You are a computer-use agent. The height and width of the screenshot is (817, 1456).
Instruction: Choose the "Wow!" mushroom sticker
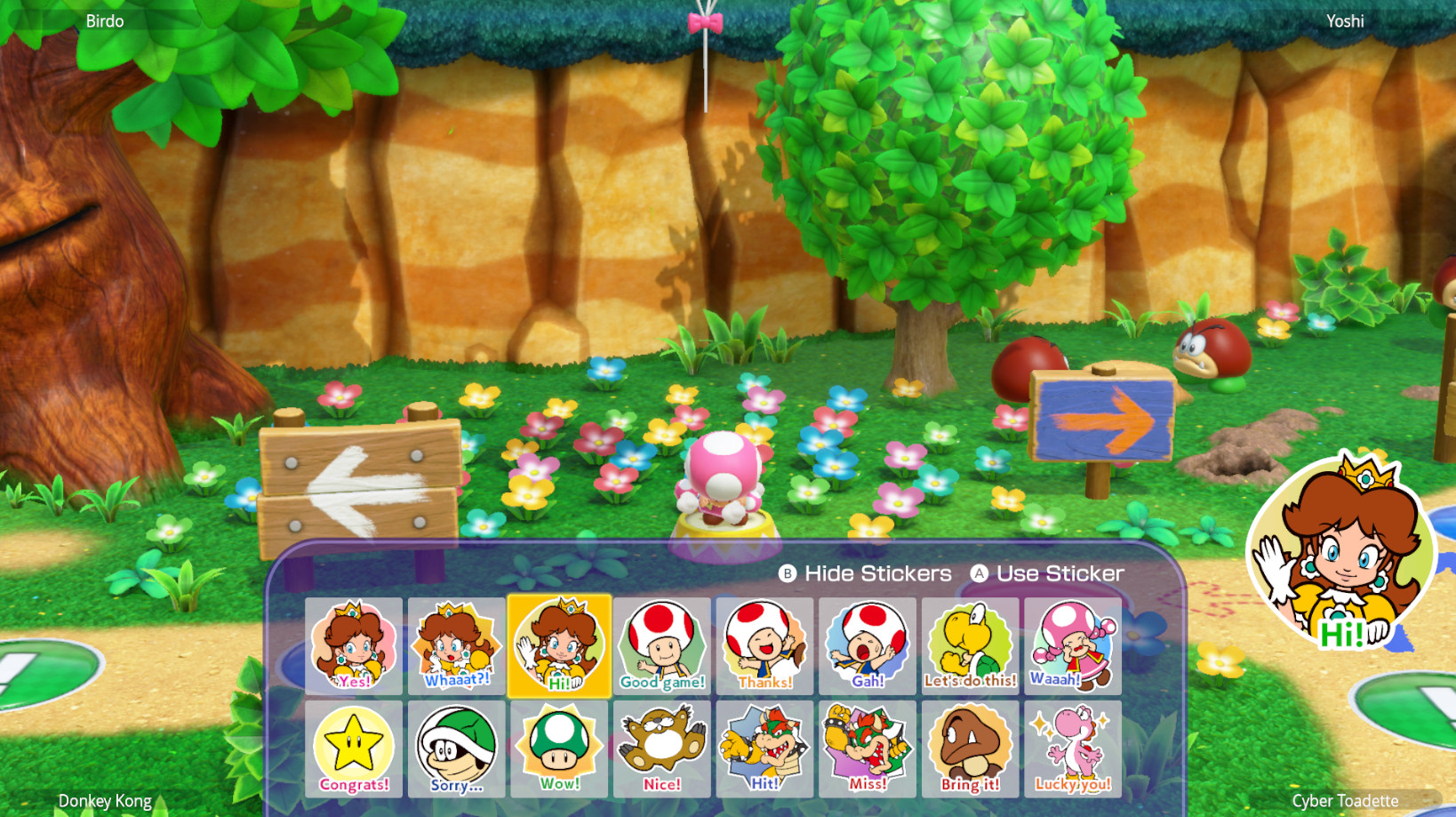click(559, 749)
